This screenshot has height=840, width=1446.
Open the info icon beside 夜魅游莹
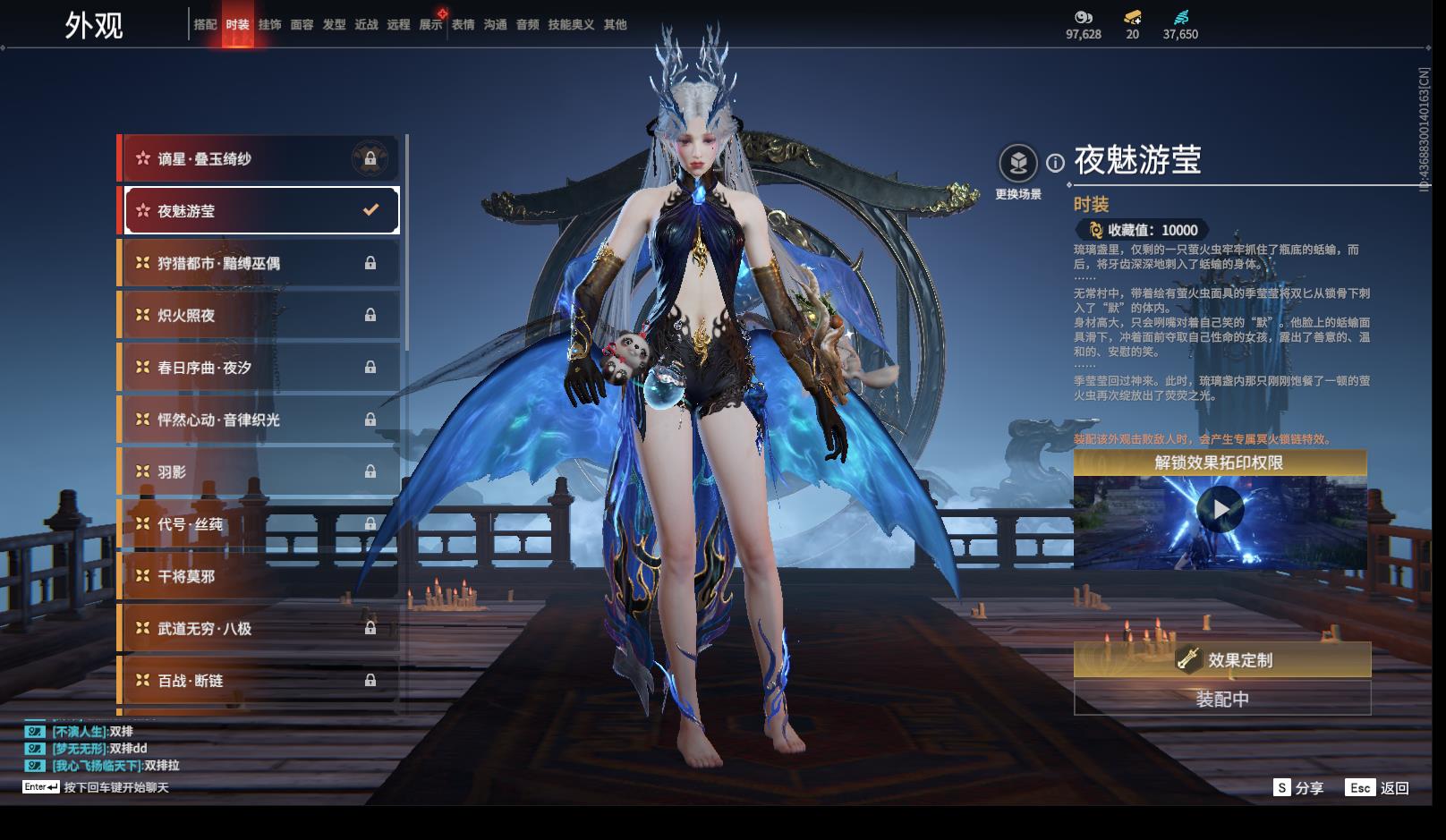click(1056, 163)
